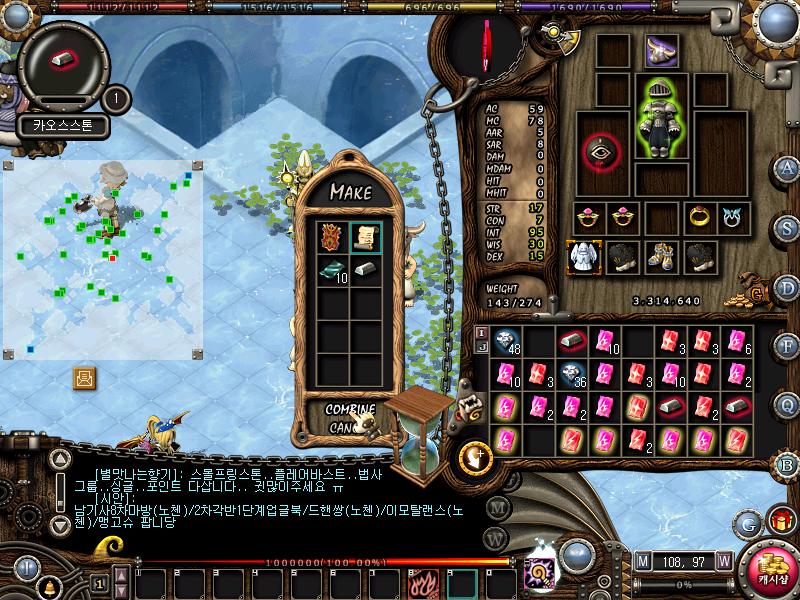Click the COMBINE button in Make window
Image resolution: width=800 pixels, height=600 pixels.
(x=350, y=410)
